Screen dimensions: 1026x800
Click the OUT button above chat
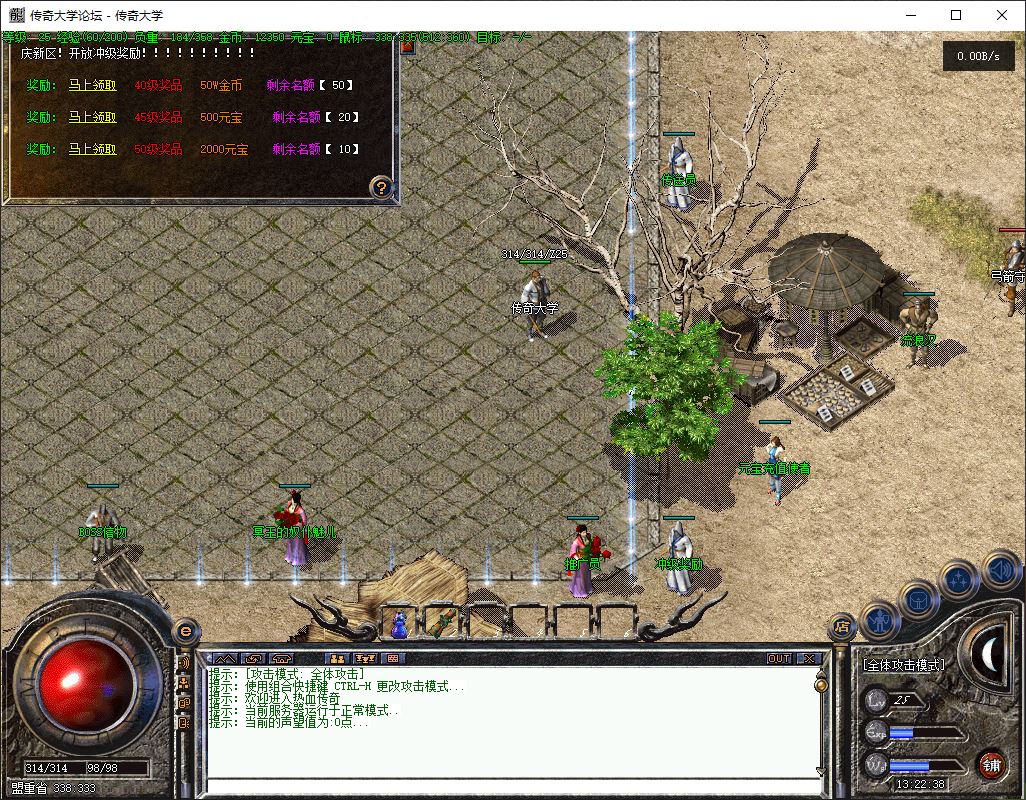(x=779, y=658)
